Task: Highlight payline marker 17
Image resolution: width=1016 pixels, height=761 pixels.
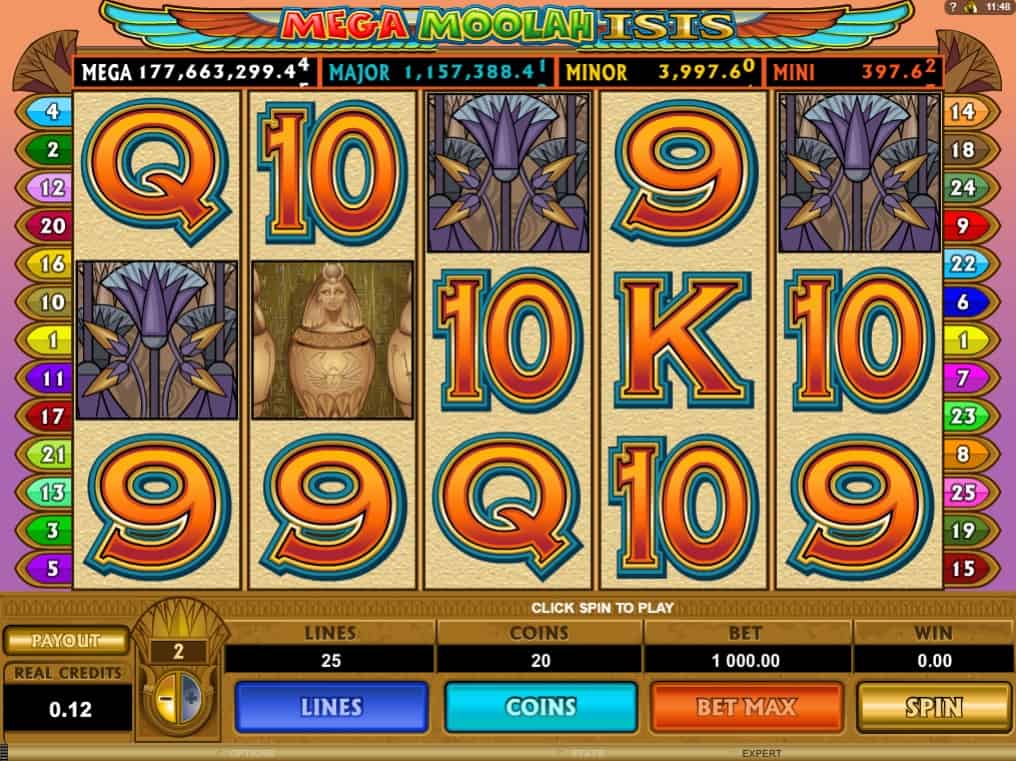Action: point(52,416)
